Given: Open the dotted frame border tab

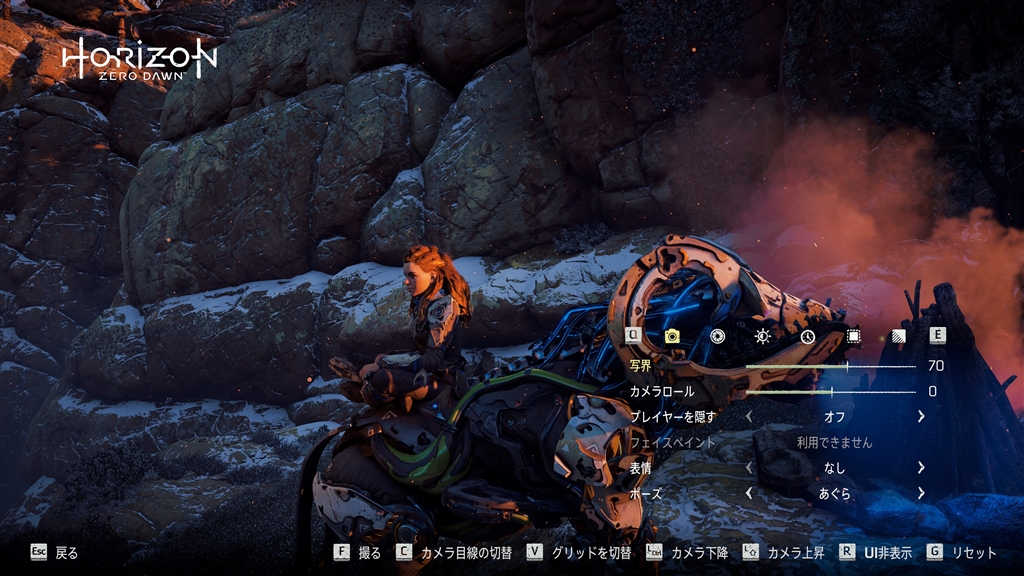Looking at the screenshot, I should point(853,336).
